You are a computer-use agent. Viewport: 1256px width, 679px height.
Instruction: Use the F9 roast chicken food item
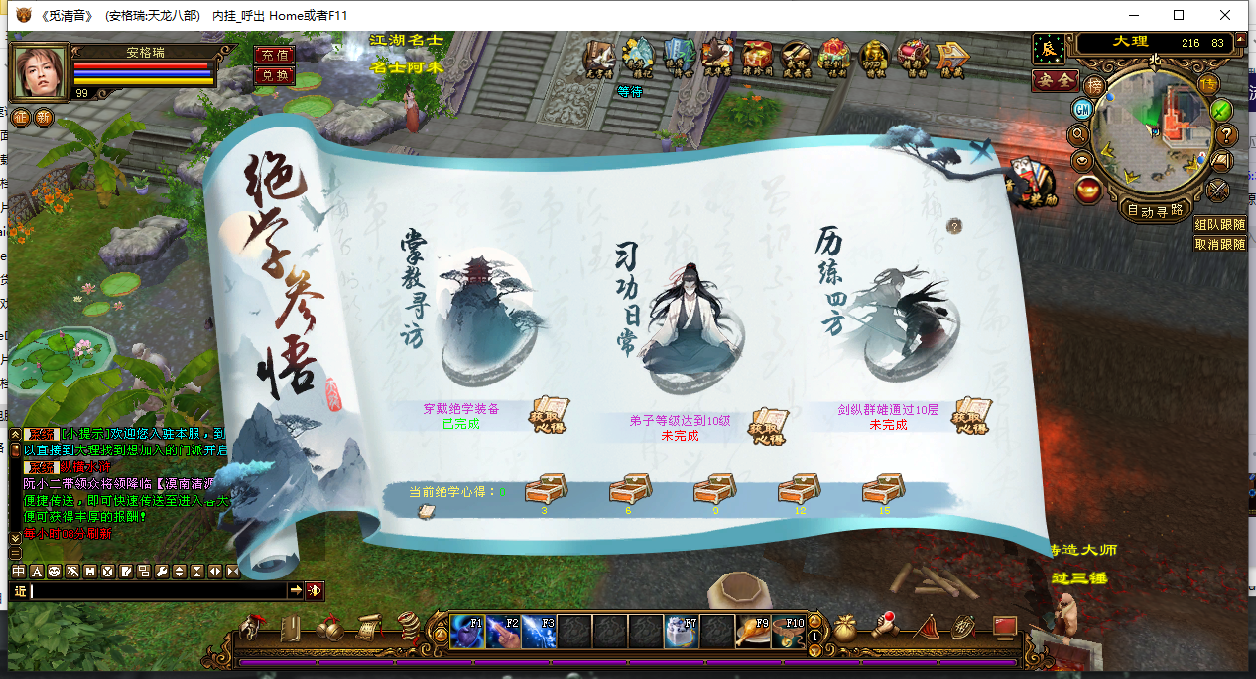pyautogui.click(x=752, y=632)
